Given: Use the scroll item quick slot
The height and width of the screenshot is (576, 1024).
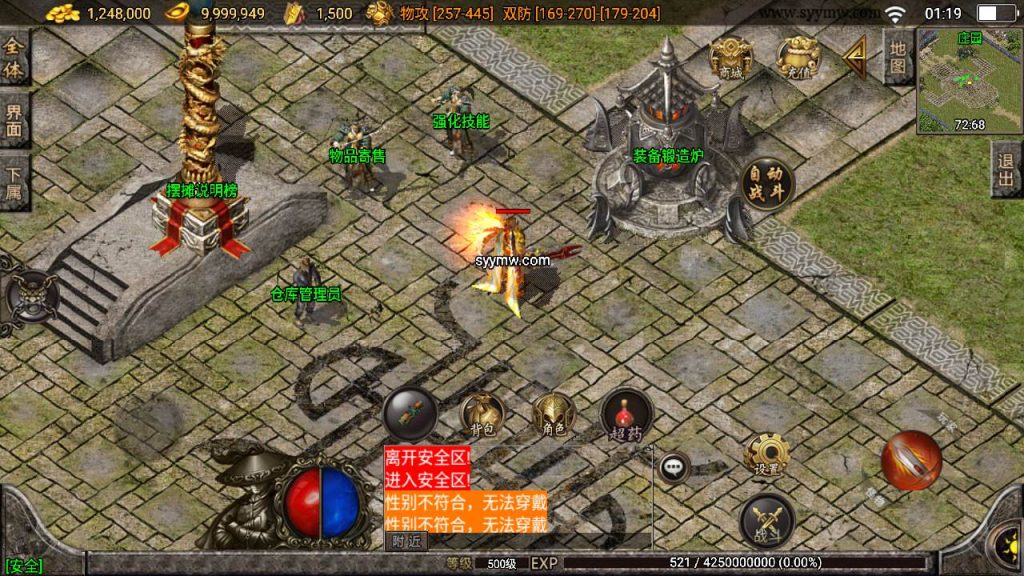Looking at the screenshot, I should pyautogui.click(x=410, y=413).
